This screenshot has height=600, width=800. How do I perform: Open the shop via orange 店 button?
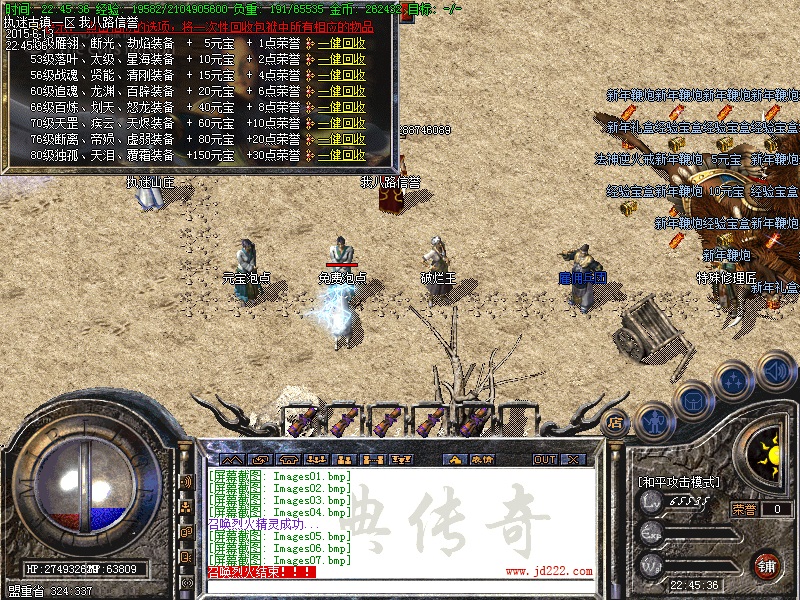(616, 423)
